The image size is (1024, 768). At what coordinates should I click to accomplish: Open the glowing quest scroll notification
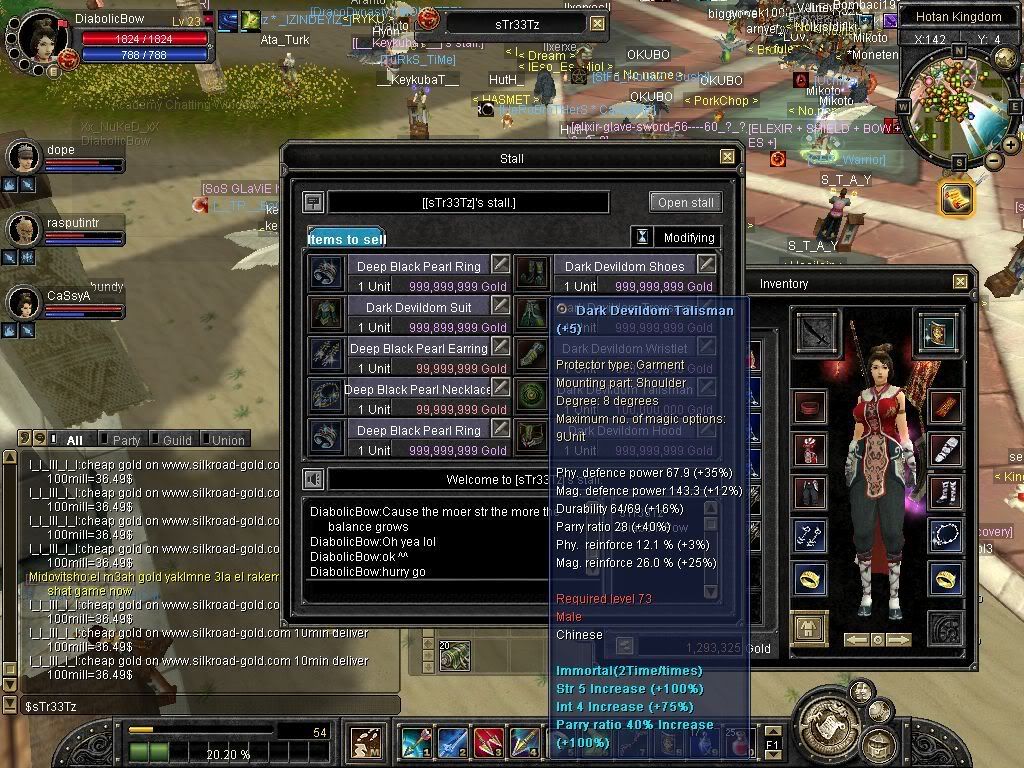tap(956, 198)
